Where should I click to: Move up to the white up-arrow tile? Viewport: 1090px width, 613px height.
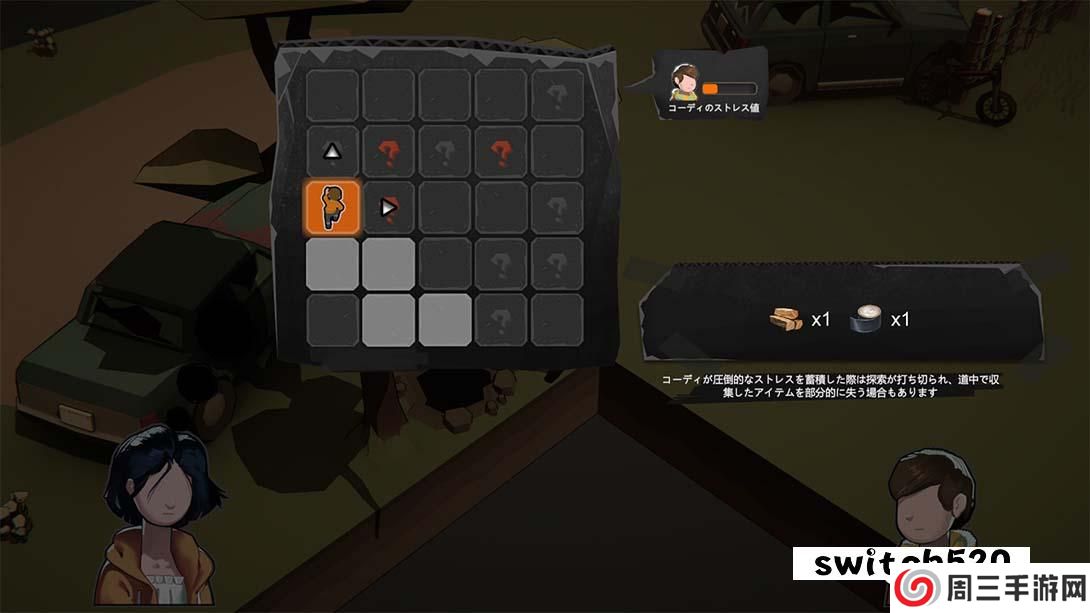coord(332,152)
